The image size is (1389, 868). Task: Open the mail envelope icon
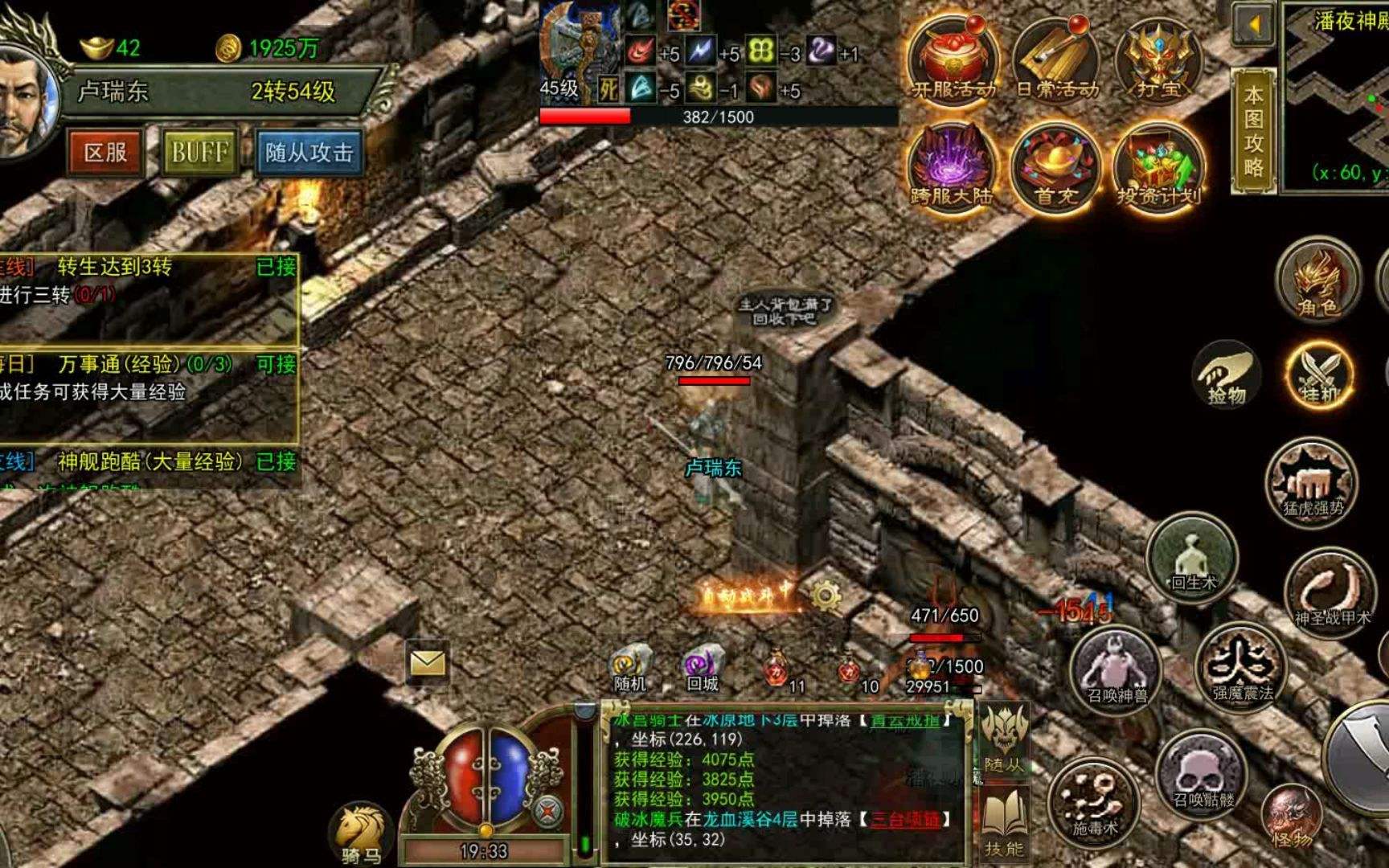[427, 663]
